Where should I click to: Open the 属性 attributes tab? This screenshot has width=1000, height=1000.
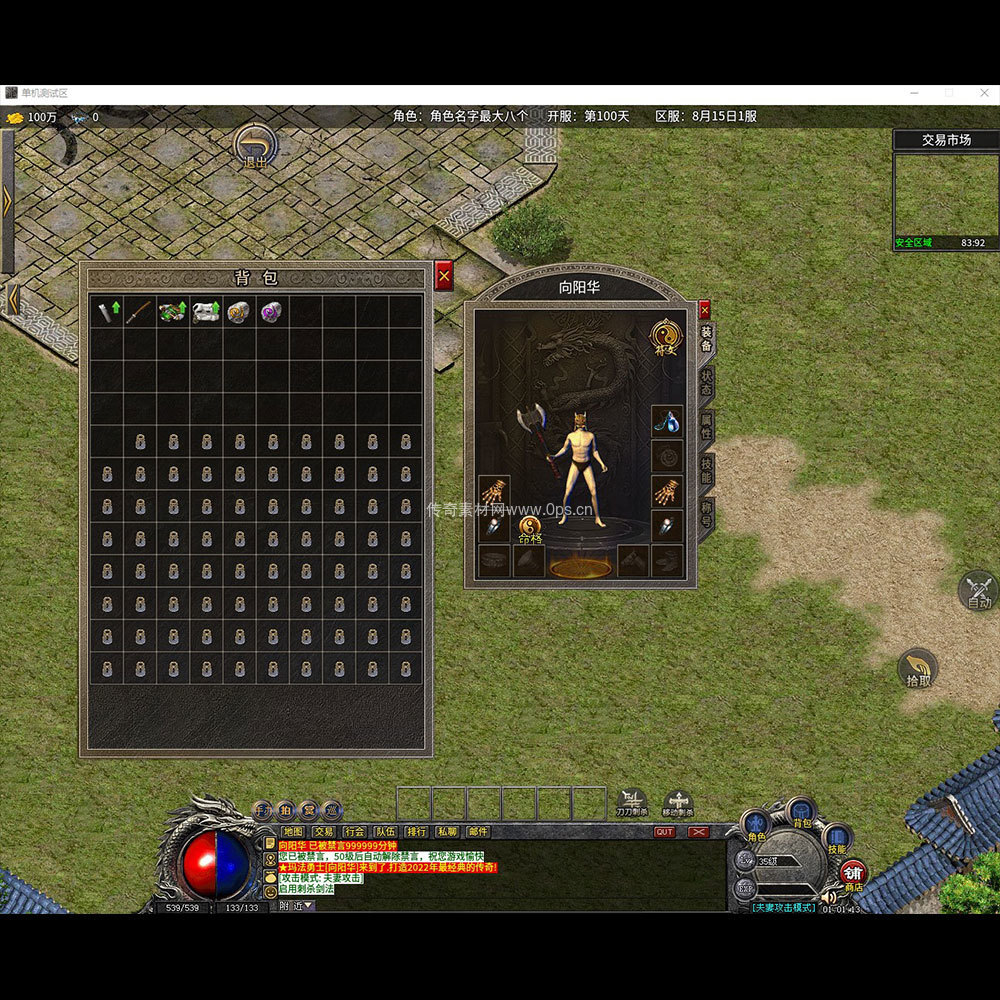click(x=706, y=428)
